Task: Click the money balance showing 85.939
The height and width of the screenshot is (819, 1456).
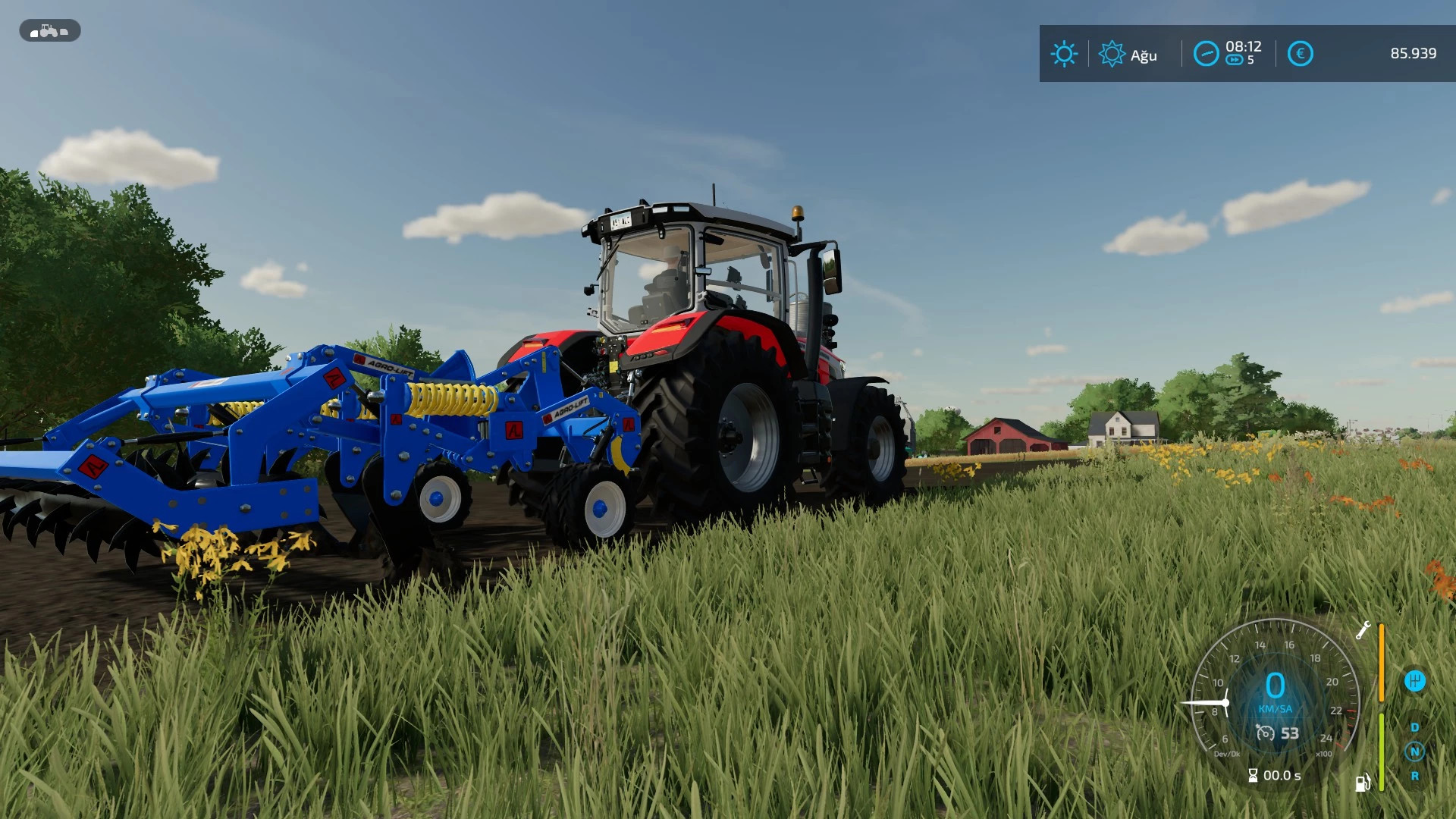Action: click(x=1415, y=53)
